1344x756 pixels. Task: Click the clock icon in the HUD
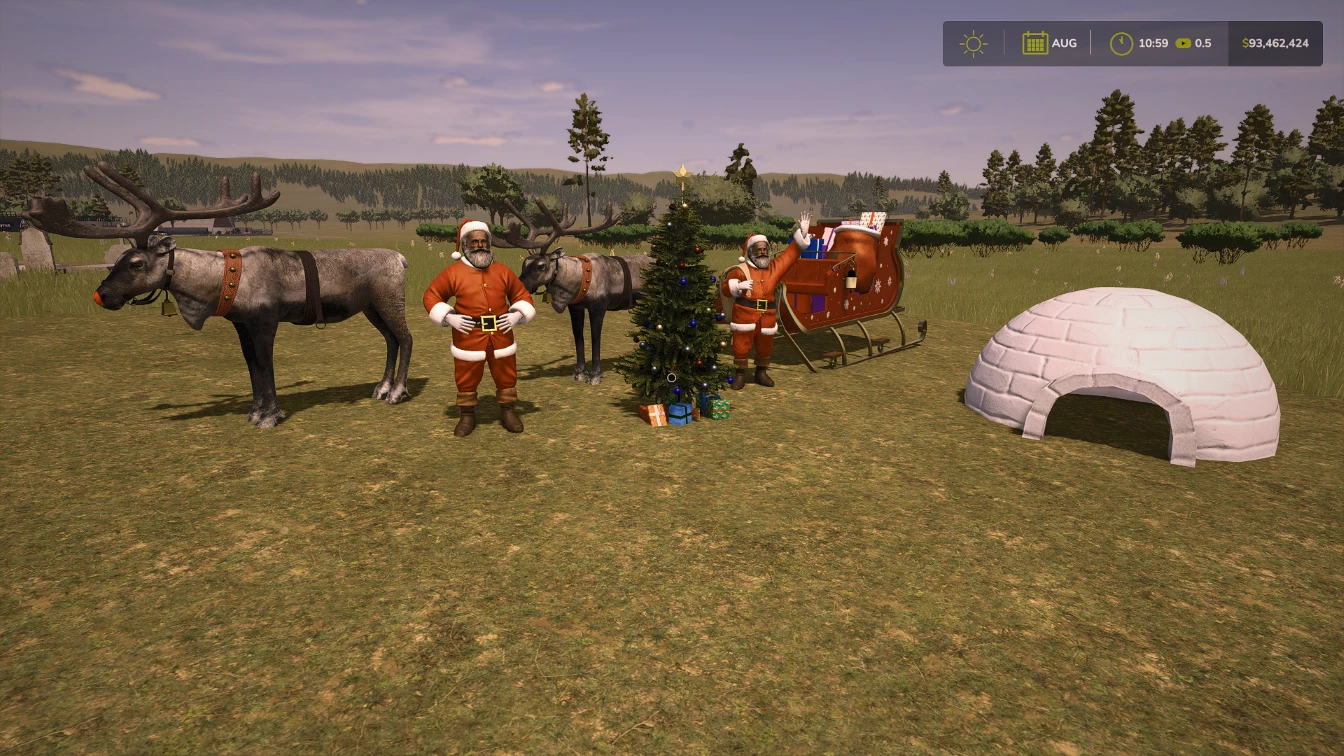click(x=1121, y=44)
